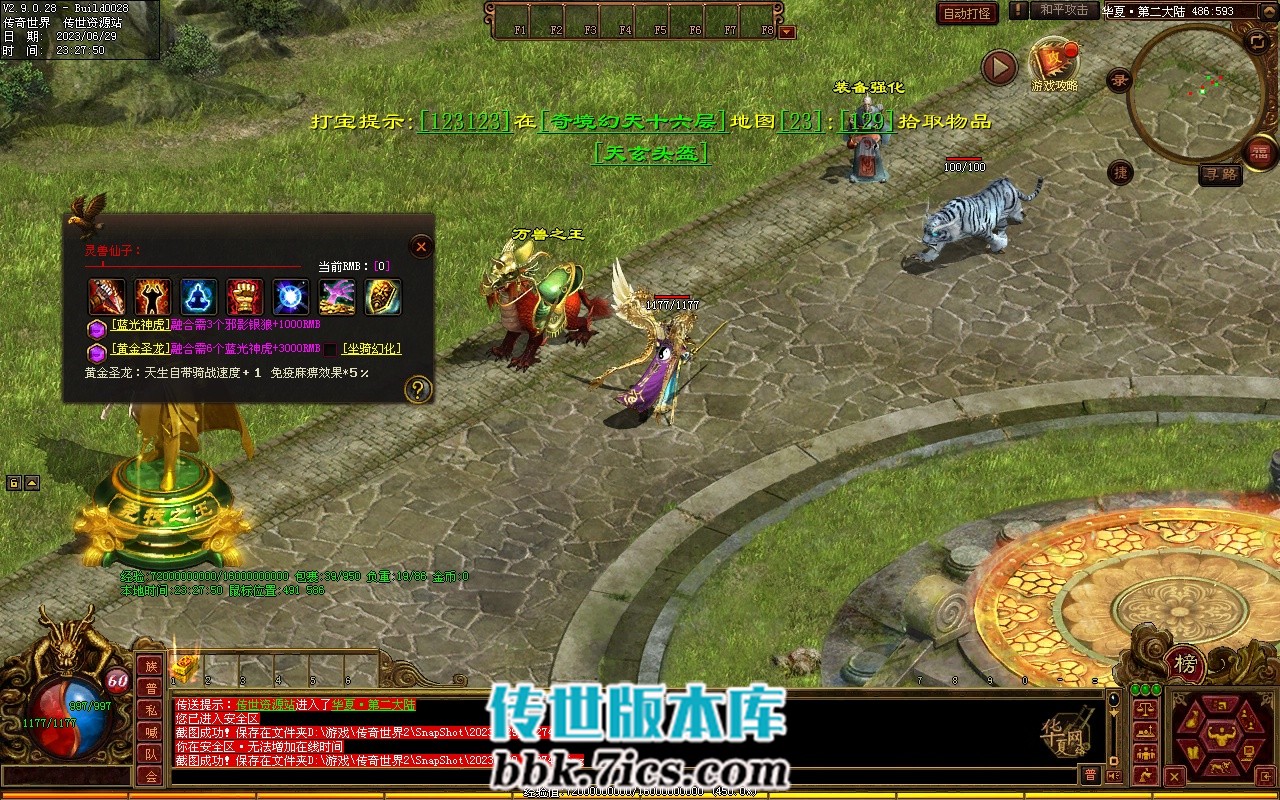Screen dimensions: 1280x800
Task: Close the 灵兽仙子 dialog
Action: [421, 246]
